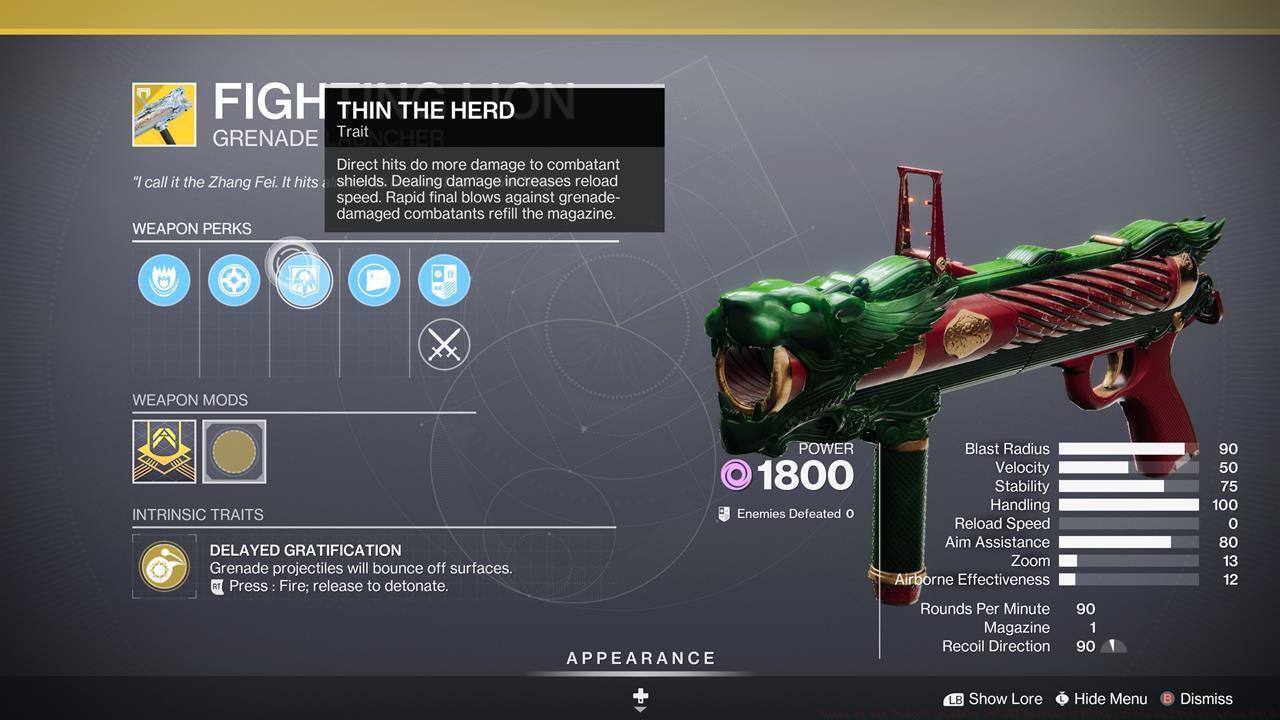
Task: Click the Fighting Lion weapon thumbnail
Action: coord(164,115)
